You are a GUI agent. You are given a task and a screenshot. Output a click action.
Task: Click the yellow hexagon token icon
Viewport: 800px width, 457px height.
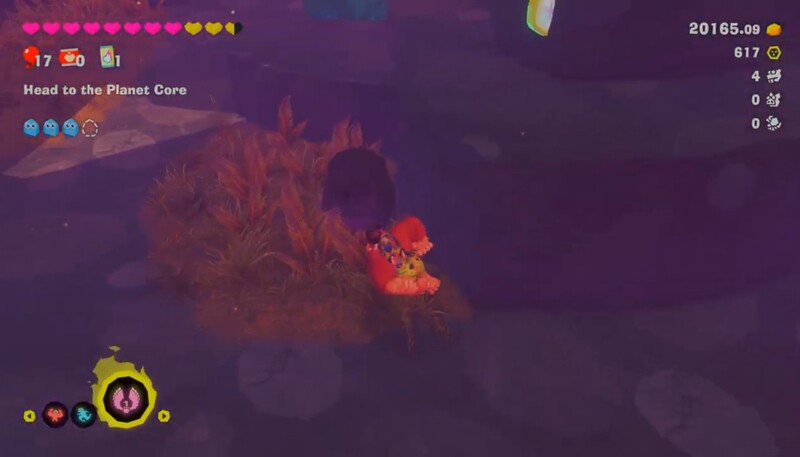pyautogui.click(x=774, y=53)
